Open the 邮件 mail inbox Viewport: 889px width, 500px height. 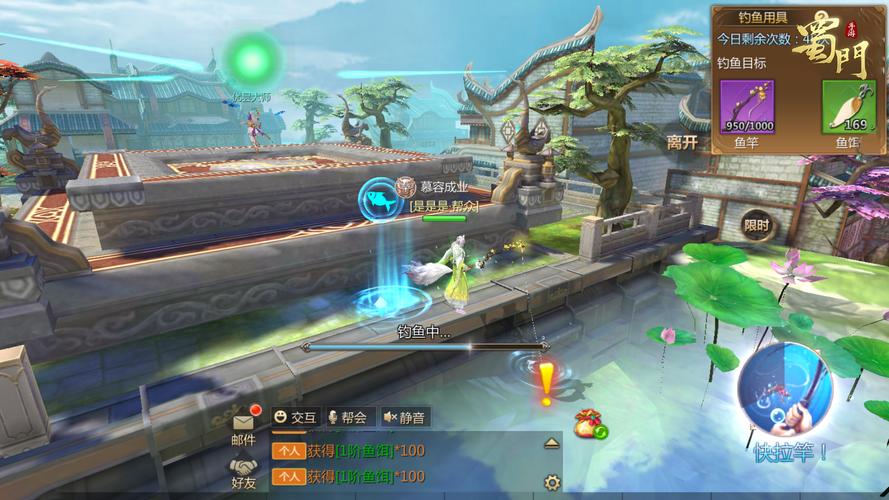pyautogui.click(x=244, y=427)
